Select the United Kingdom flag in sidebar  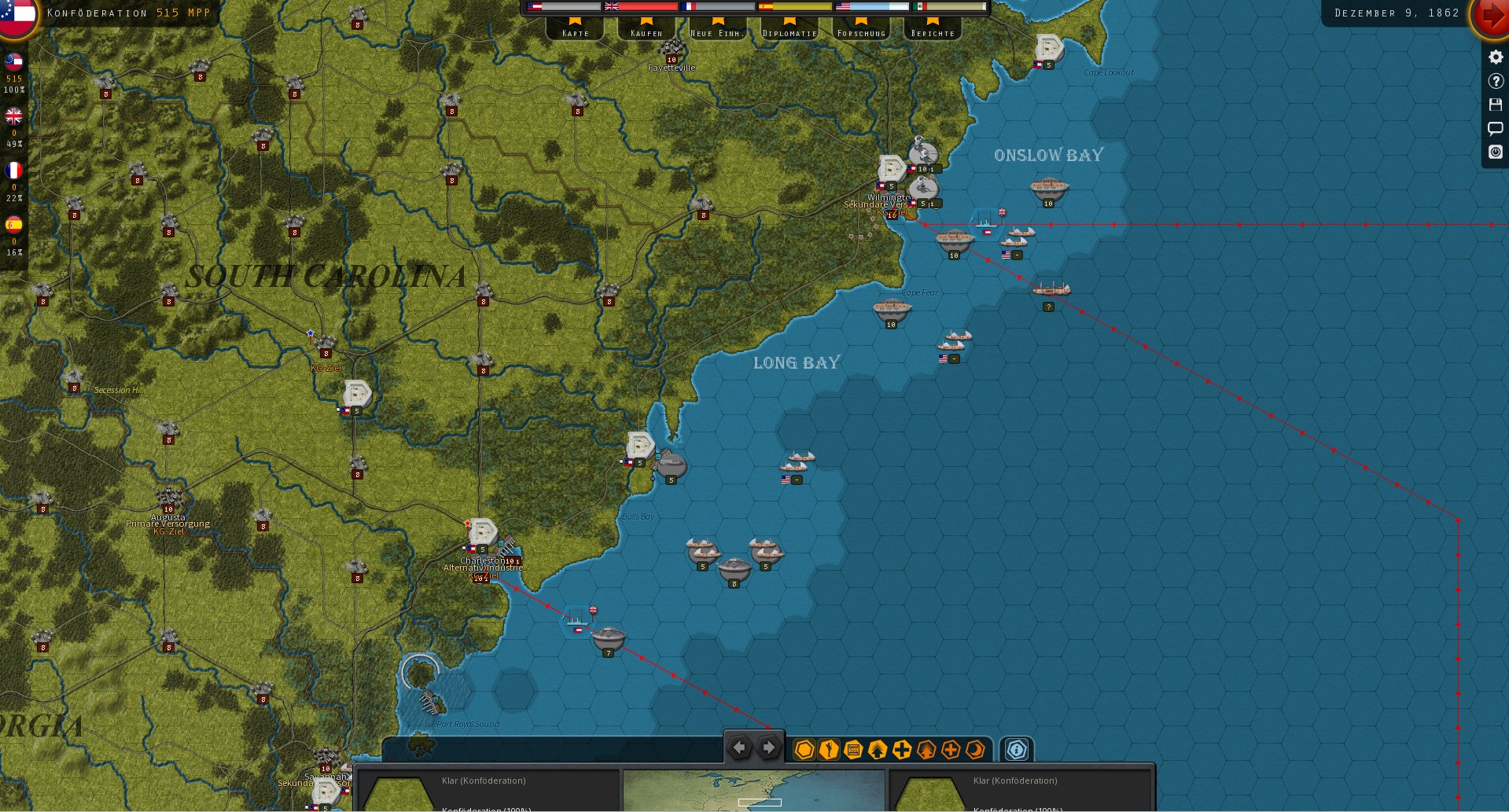pos(14,116)
